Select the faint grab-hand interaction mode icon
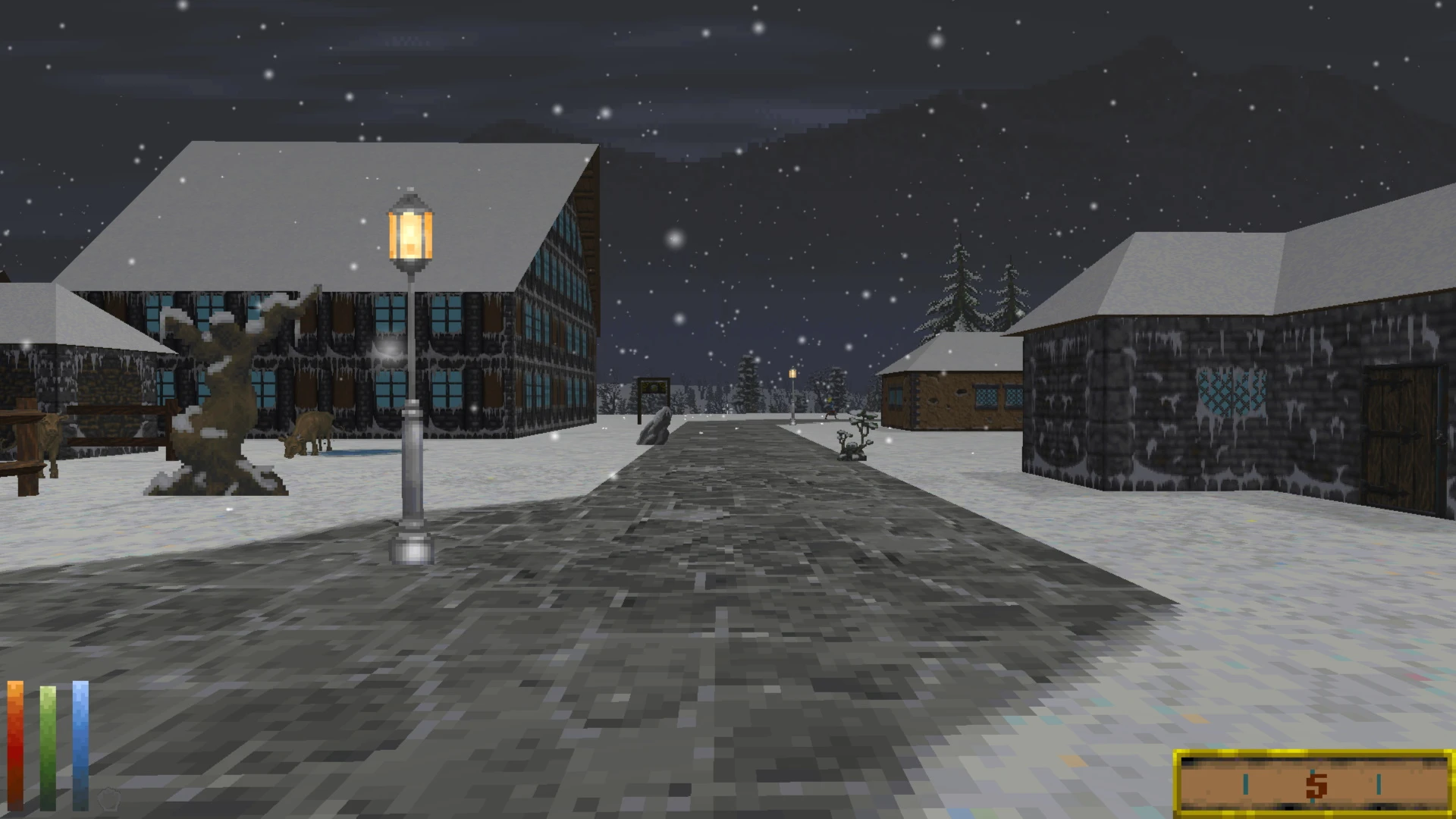Viewport: 1456px width, 819px height. pos(109,799)
